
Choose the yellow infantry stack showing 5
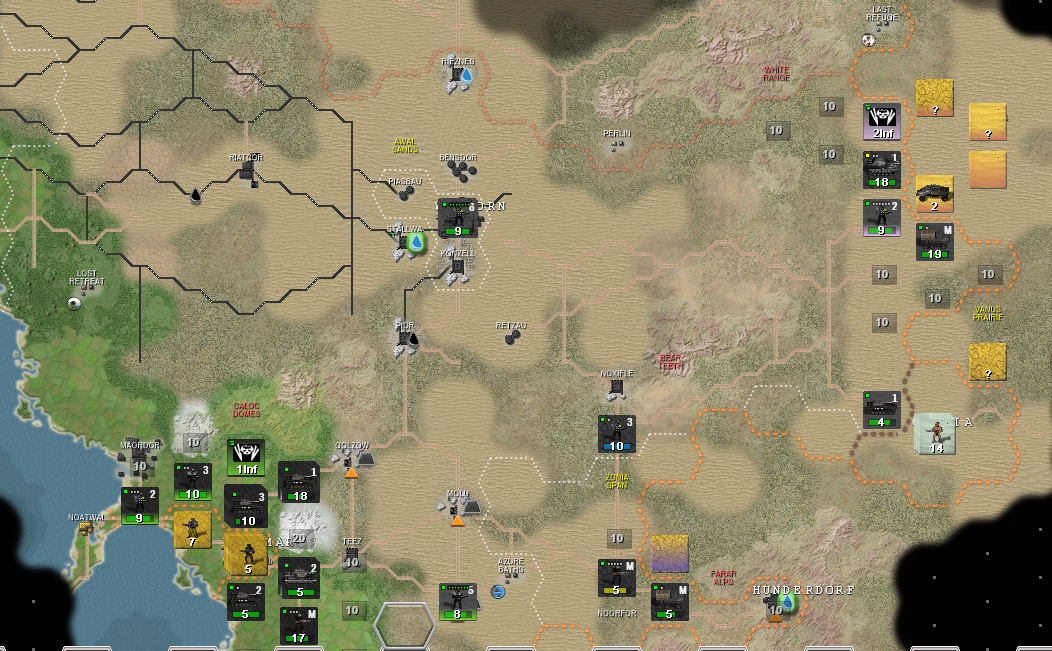pyautogui.click(x=245, y=553)
